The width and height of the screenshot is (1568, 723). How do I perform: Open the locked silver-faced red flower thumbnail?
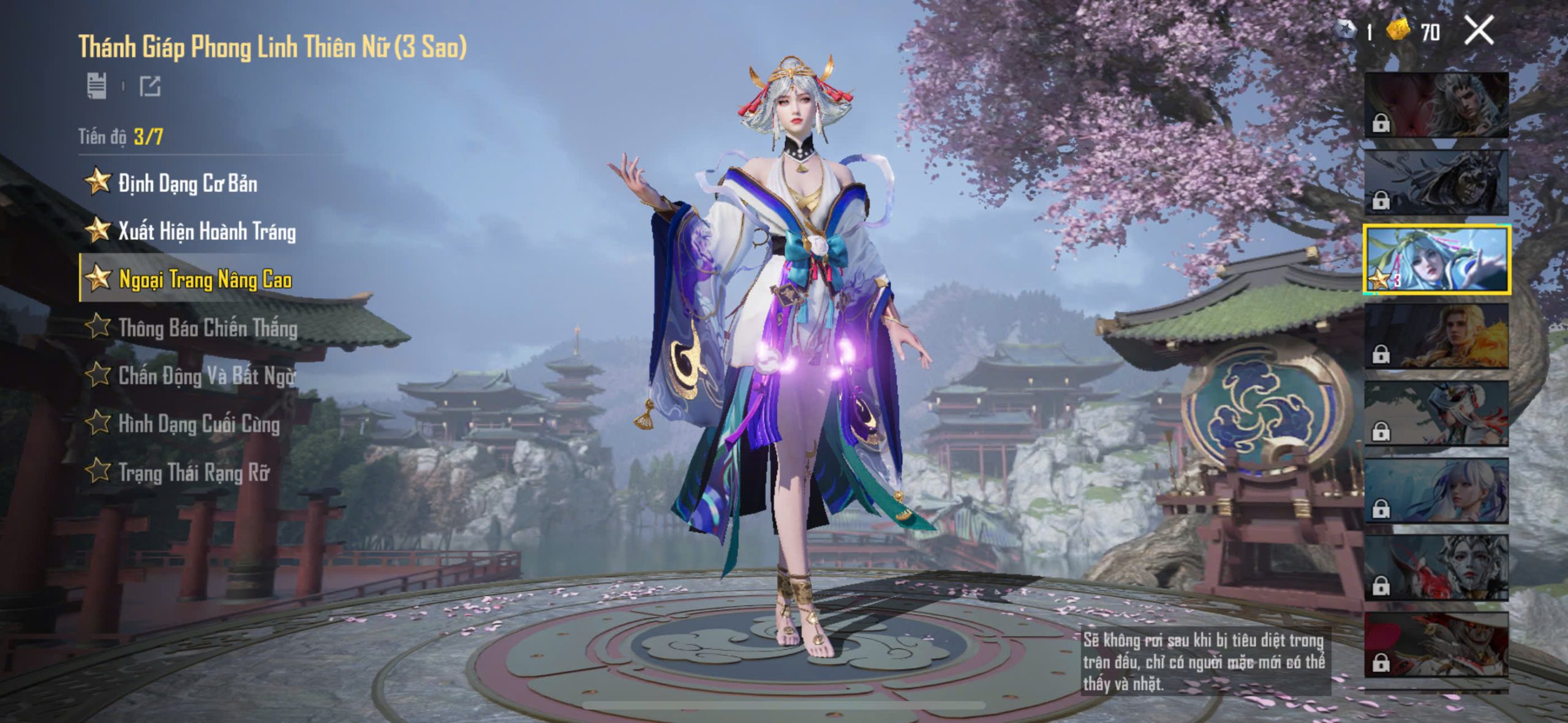click(1436, 568)
